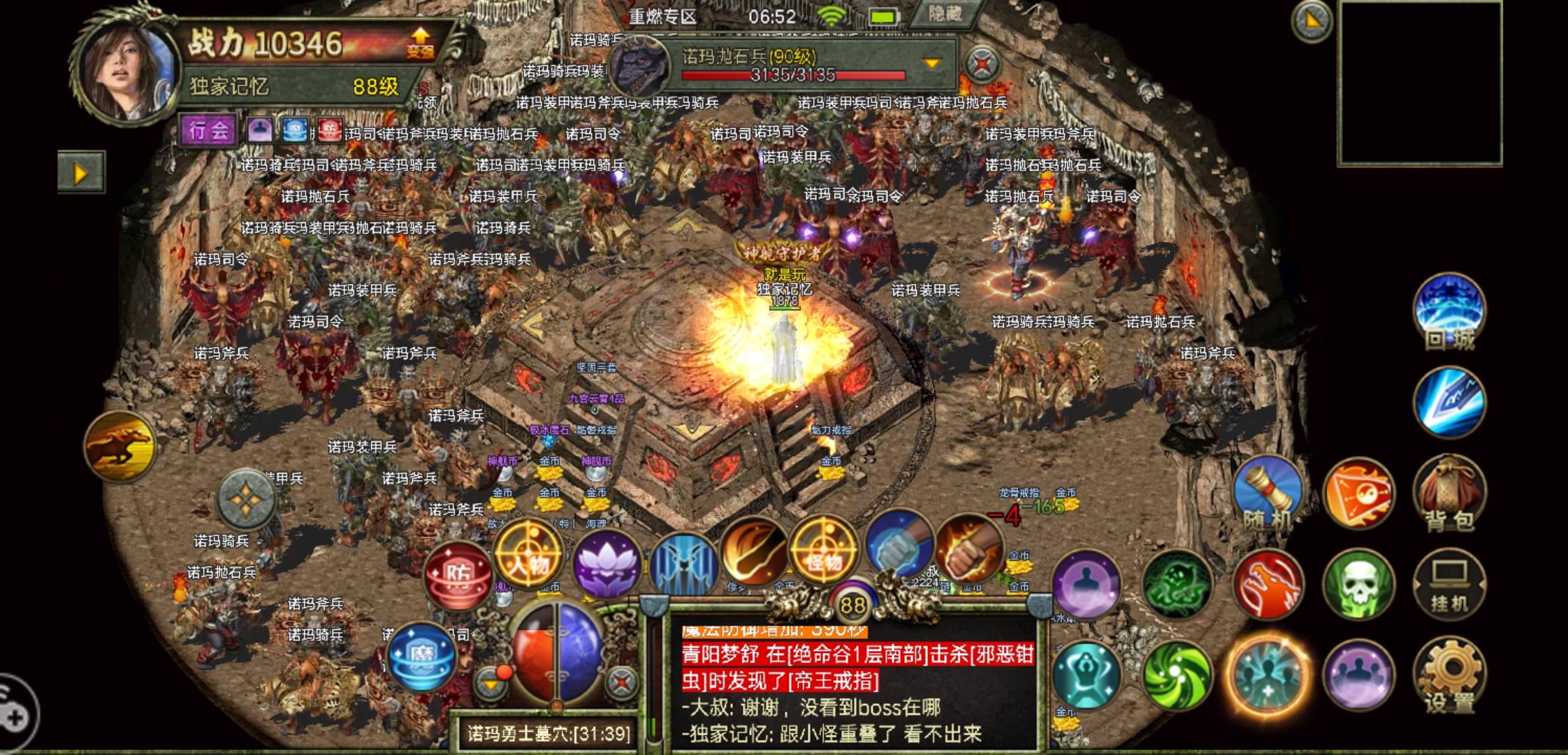1568x755 pixels.
Task: Toggle the 防 defense skill orb
Action: pos(458,575)
